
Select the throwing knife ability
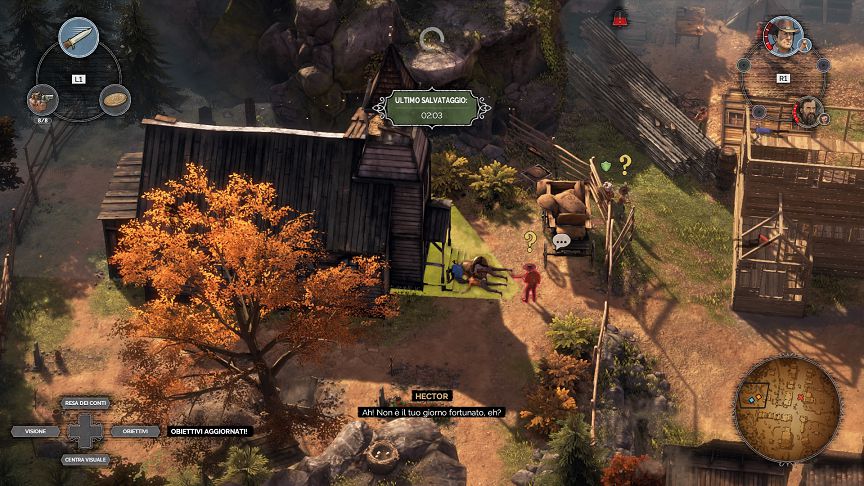[x=79, y=38]
